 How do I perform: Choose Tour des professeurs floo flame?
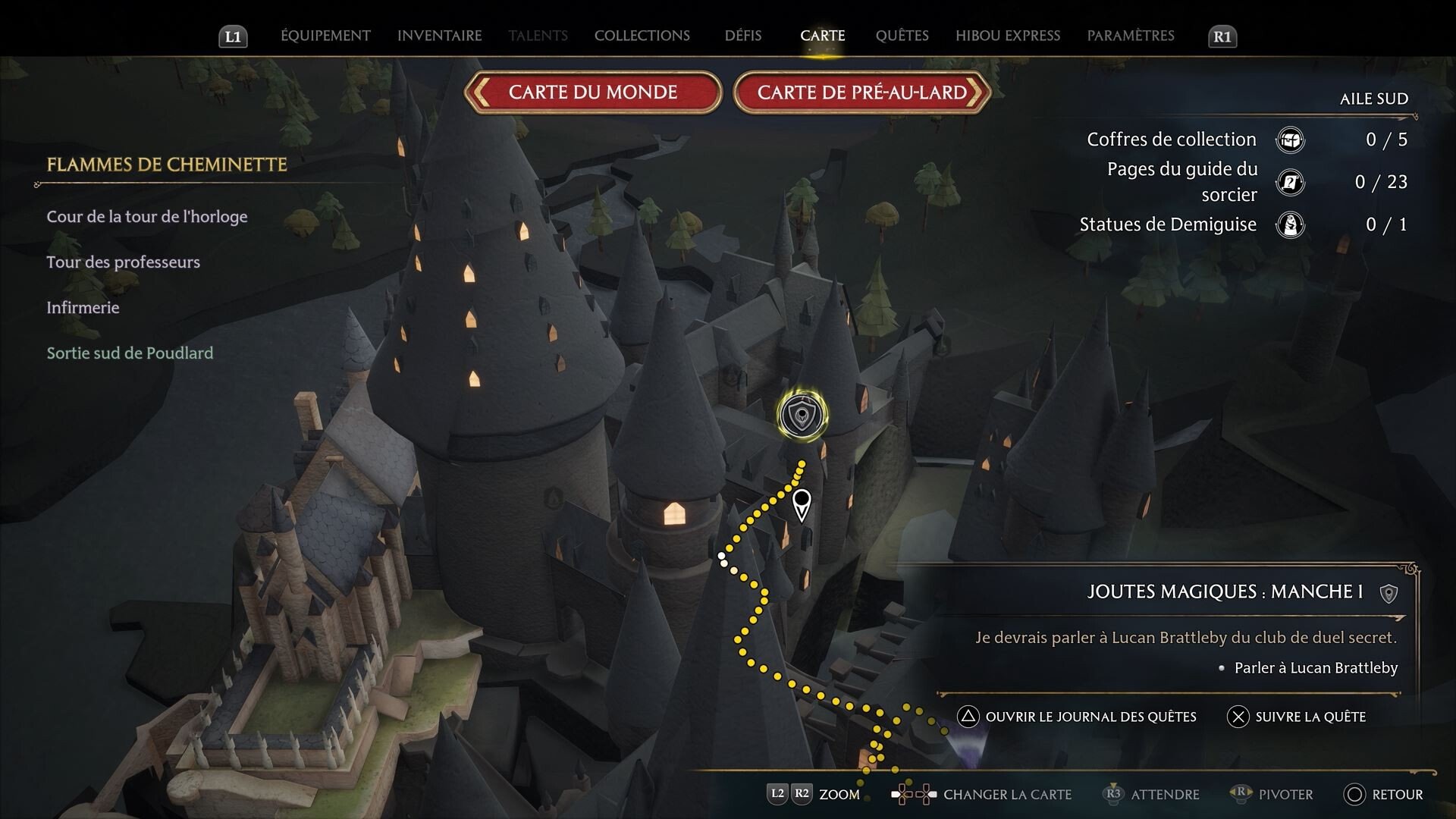point(123,262)
